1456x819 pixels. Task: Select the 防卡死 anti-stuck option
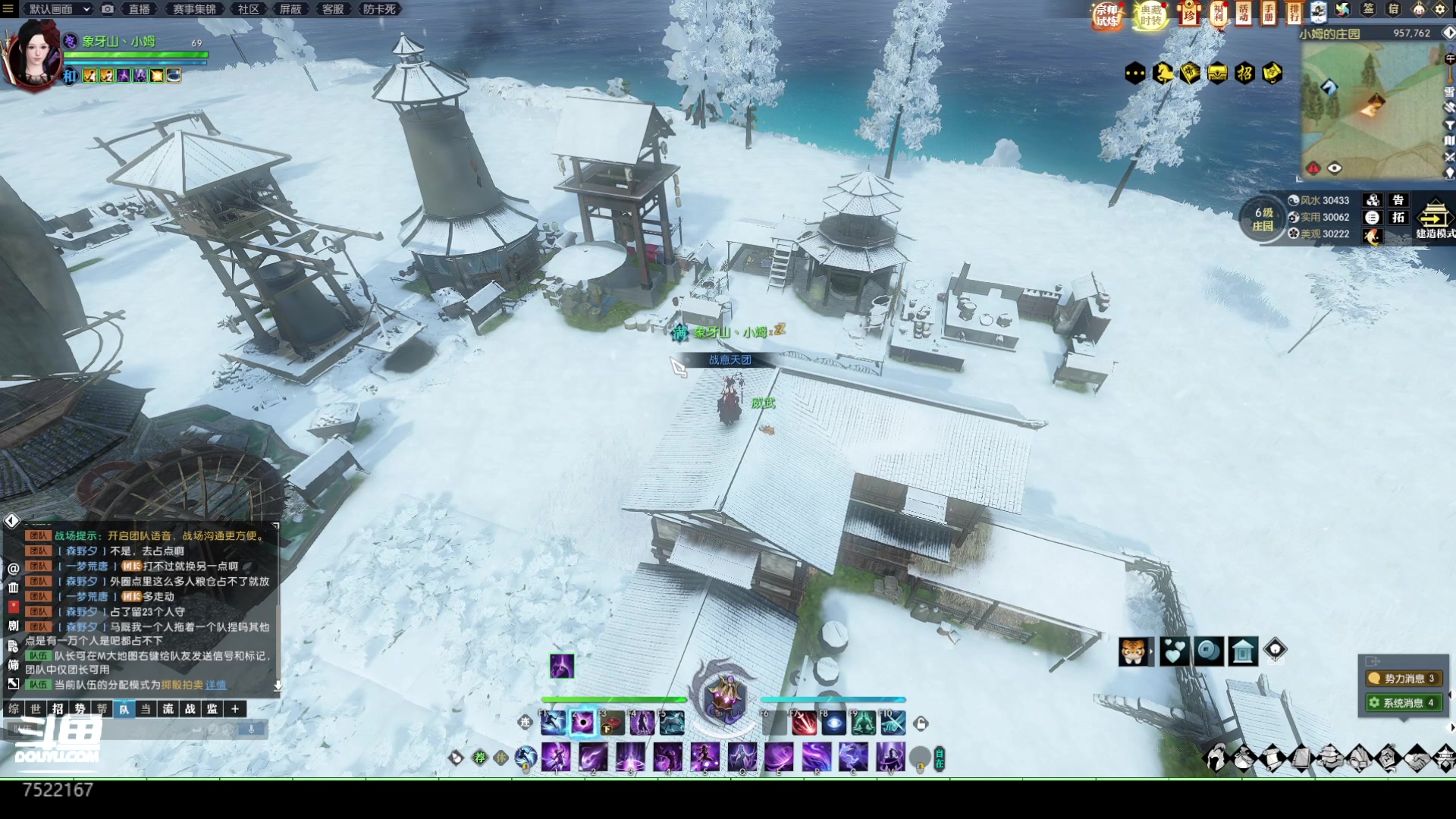coord(379,9)
